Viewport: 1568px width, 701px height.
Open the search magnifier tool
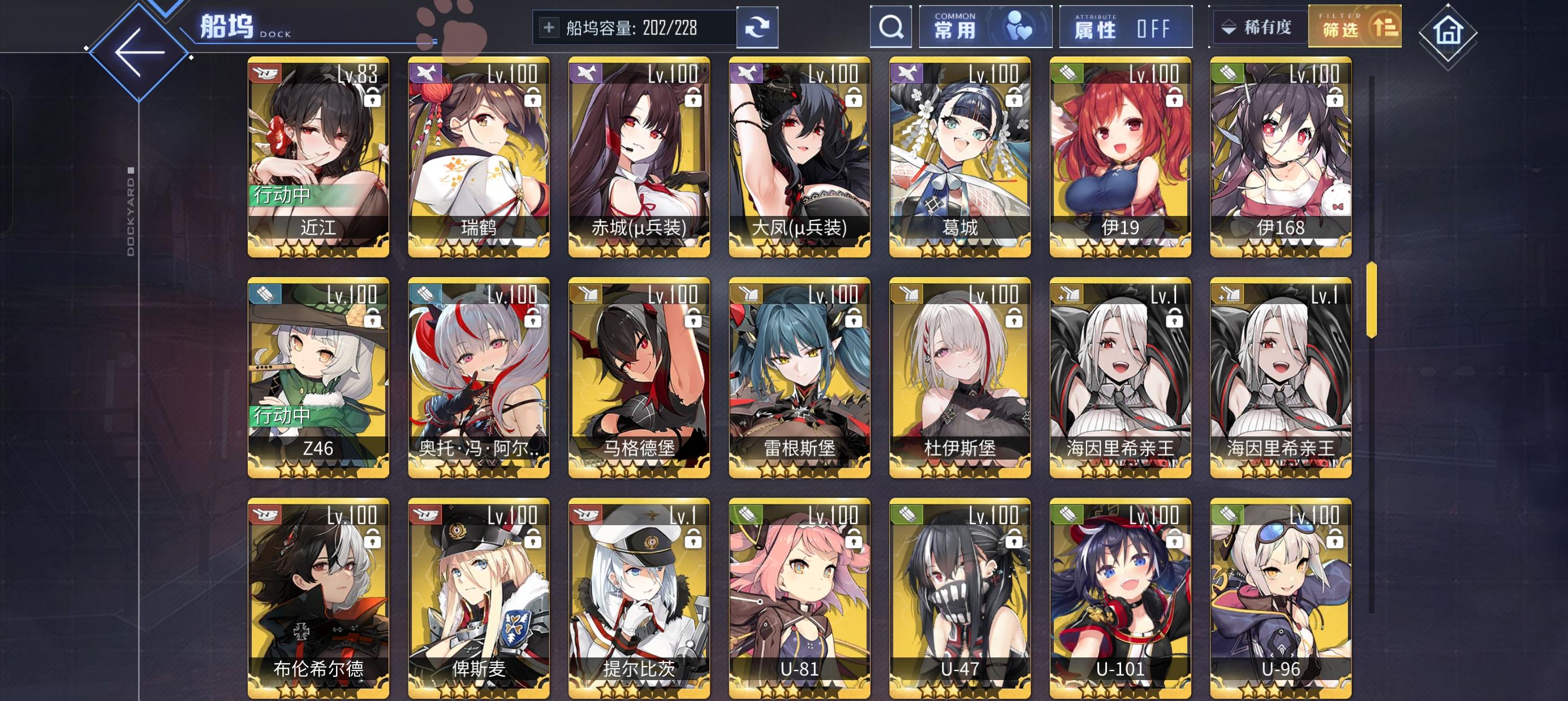coord(891,27)
